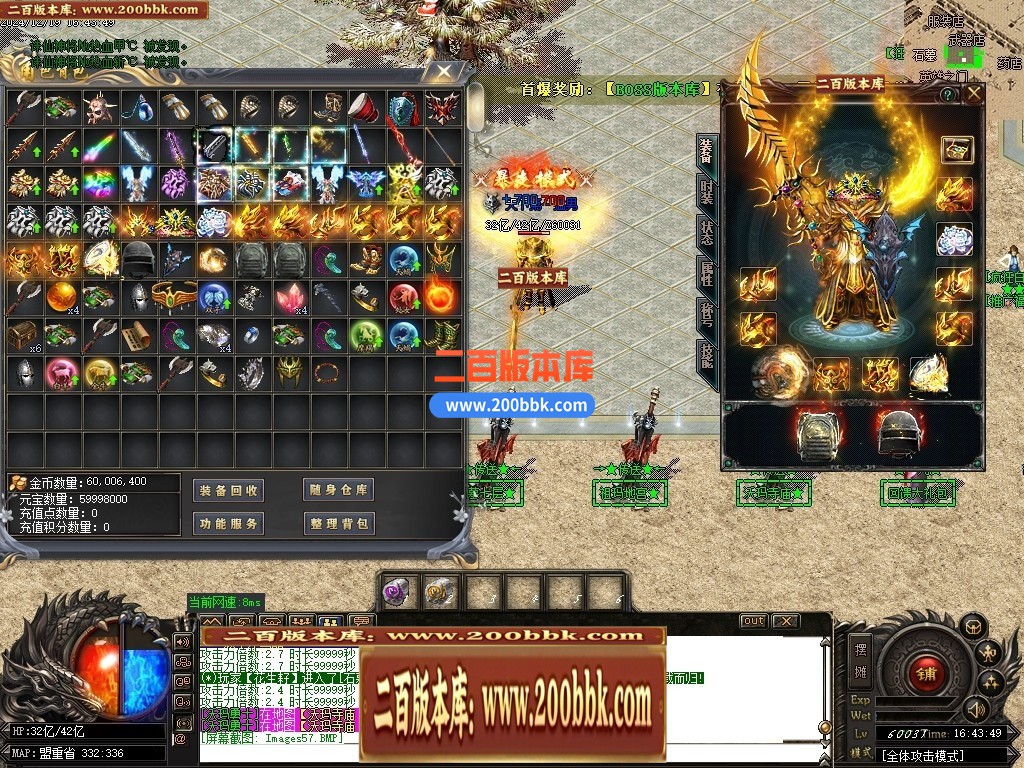
Task: Select the equipped black helmet slot
Action: coord(897,432)
